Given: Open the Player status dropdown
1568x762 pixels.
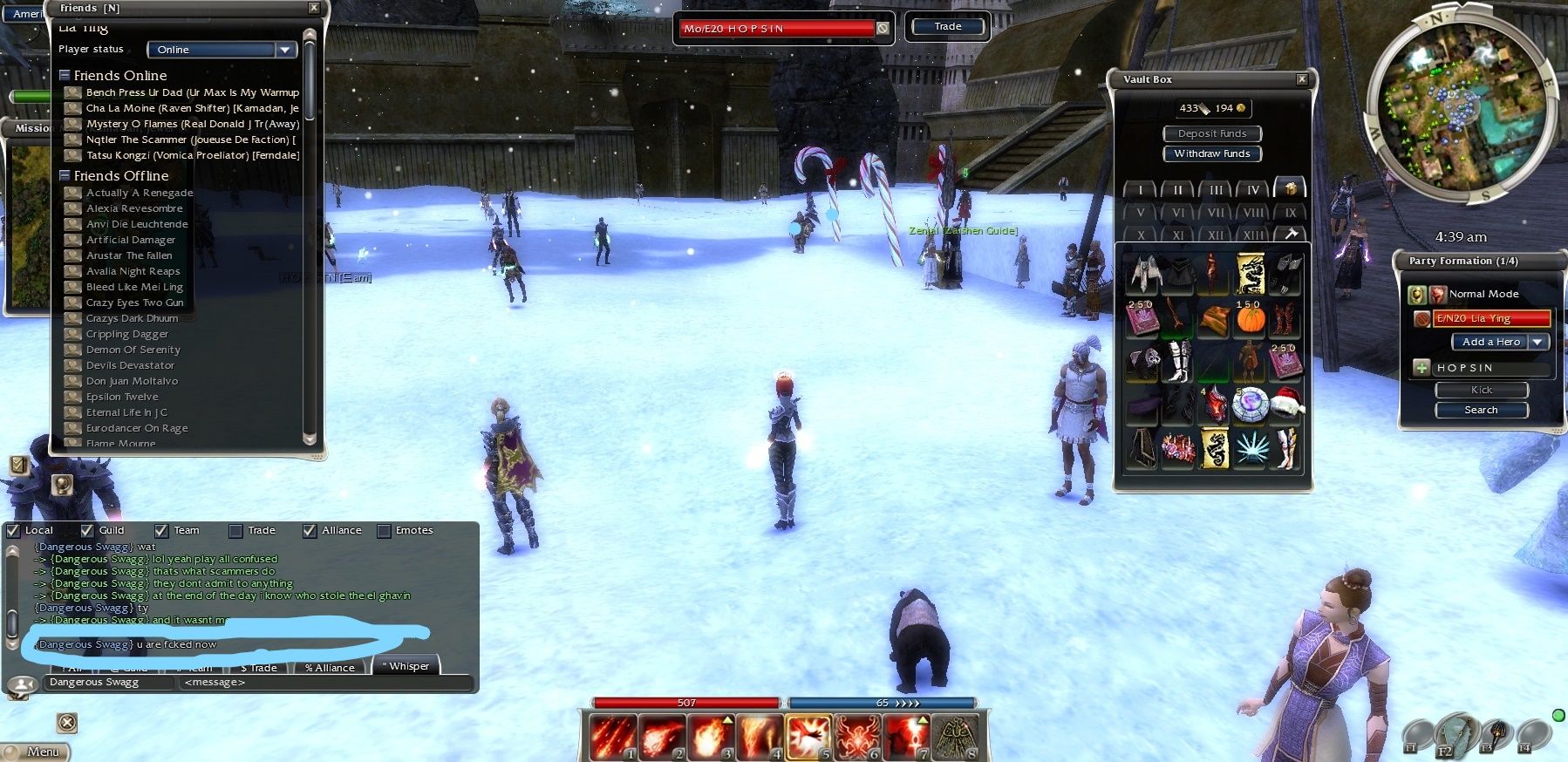Looking at the screenshot, I should [x=285, y=50].
